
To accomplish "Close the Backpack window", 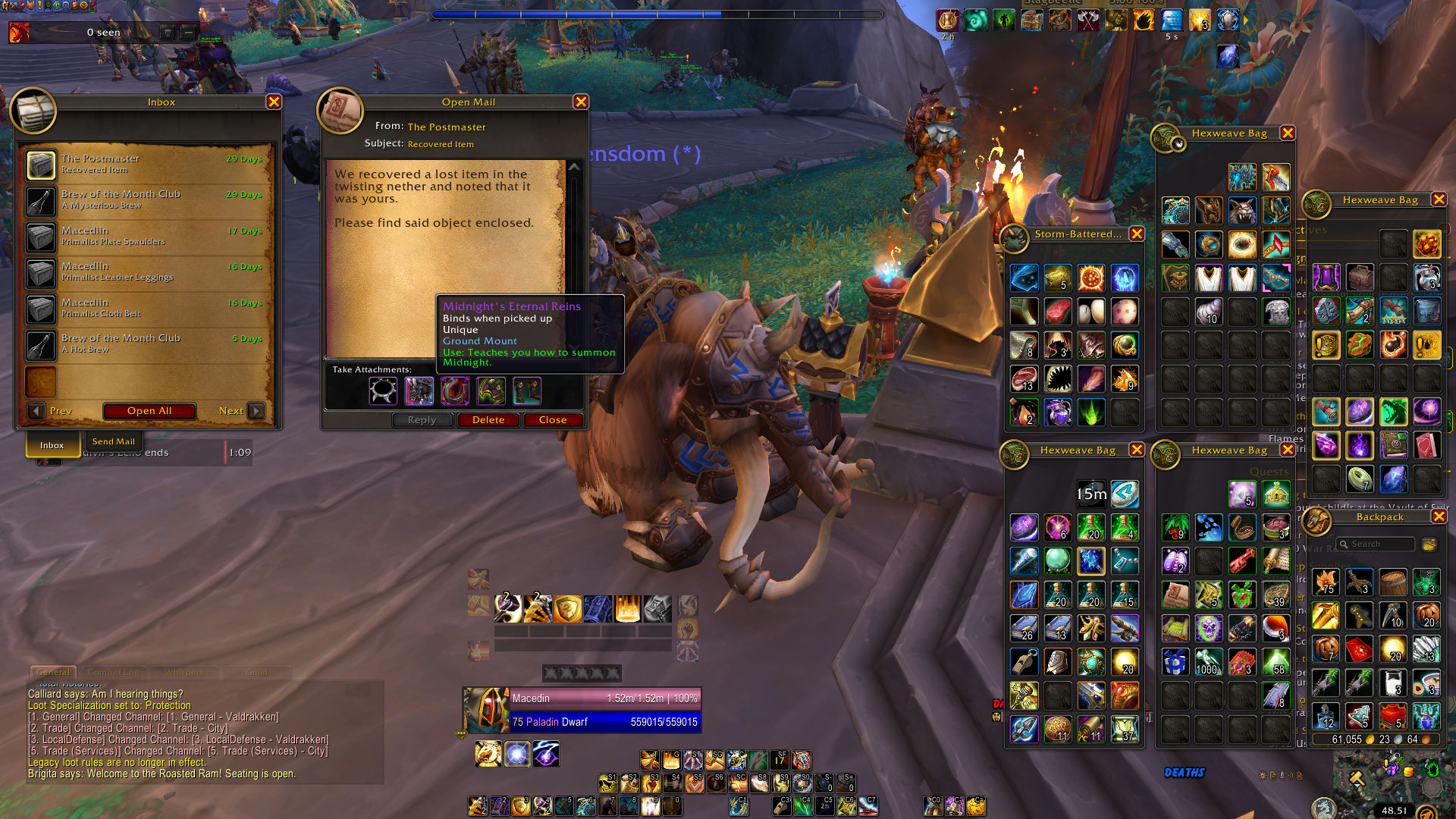I will click(x=1439, y=516).
